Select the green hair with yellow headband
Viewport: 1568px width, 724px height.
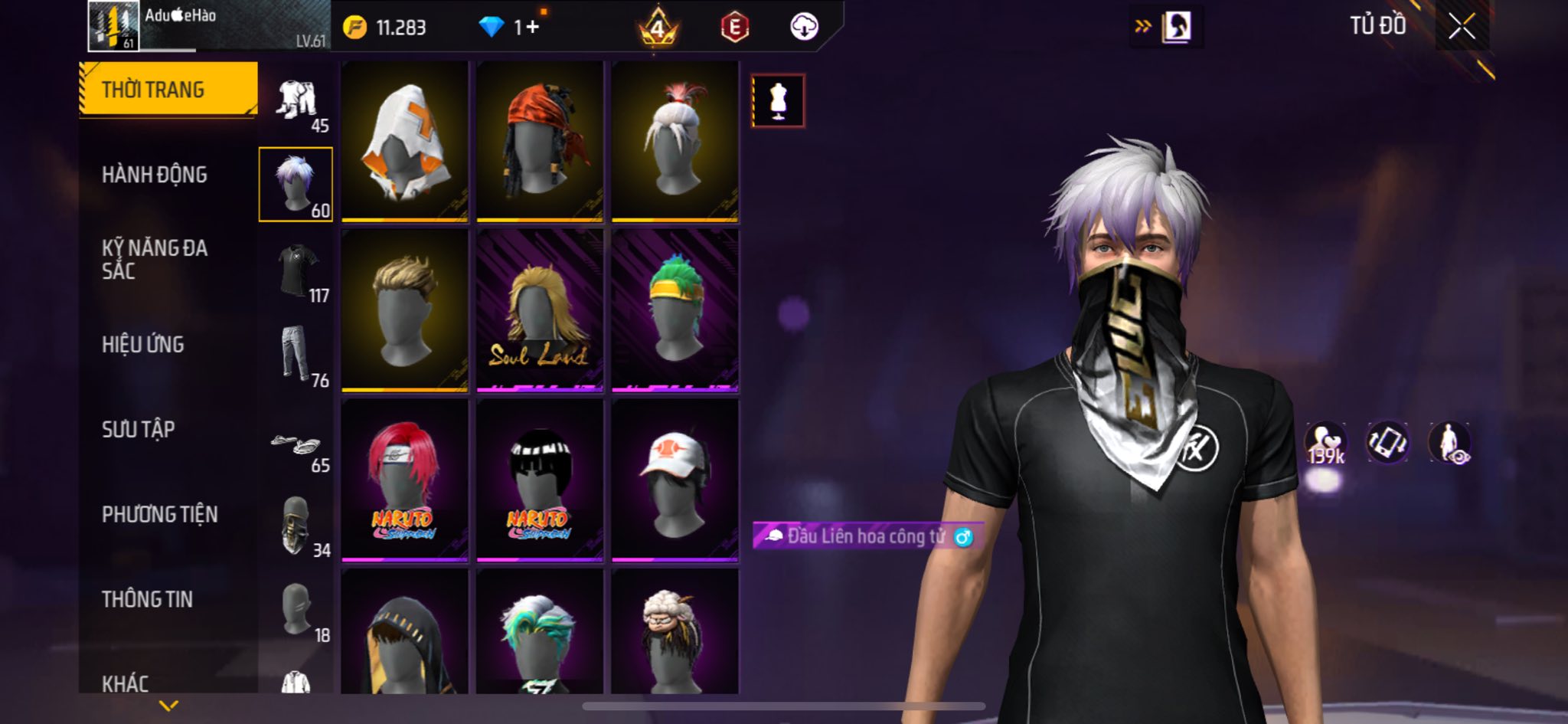[x=675, y=310]
